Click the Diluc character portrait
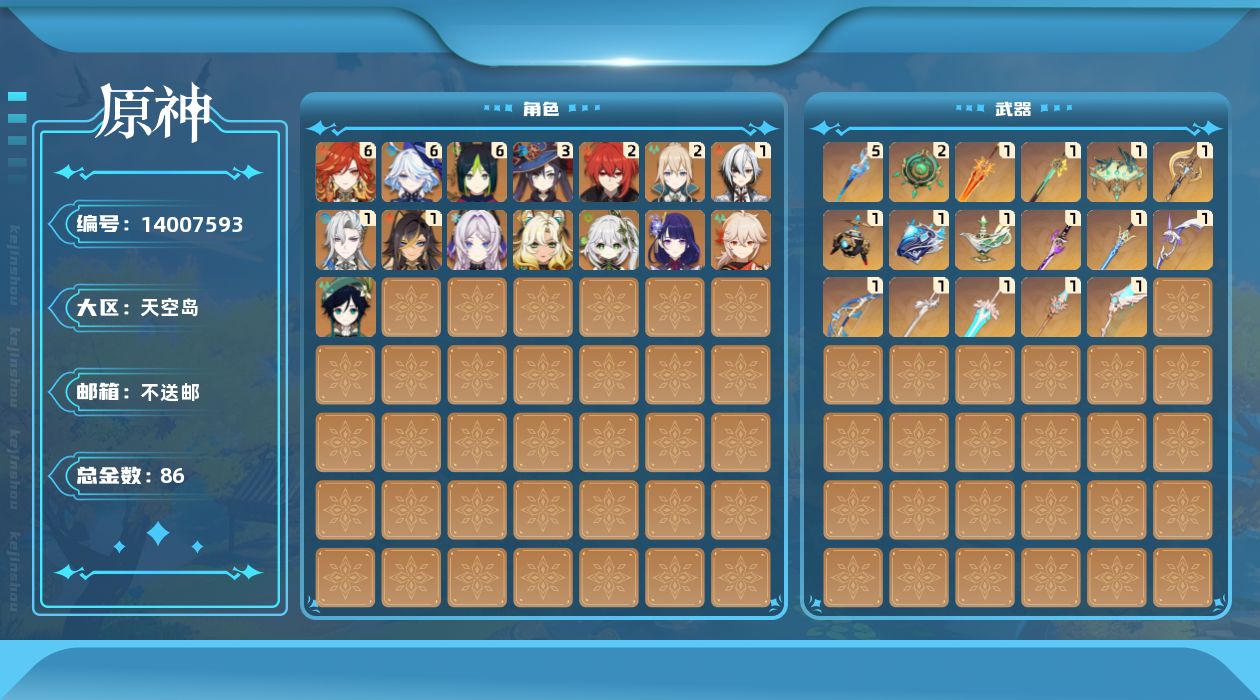Viewport: 1260px width, 700px height. 609,172
